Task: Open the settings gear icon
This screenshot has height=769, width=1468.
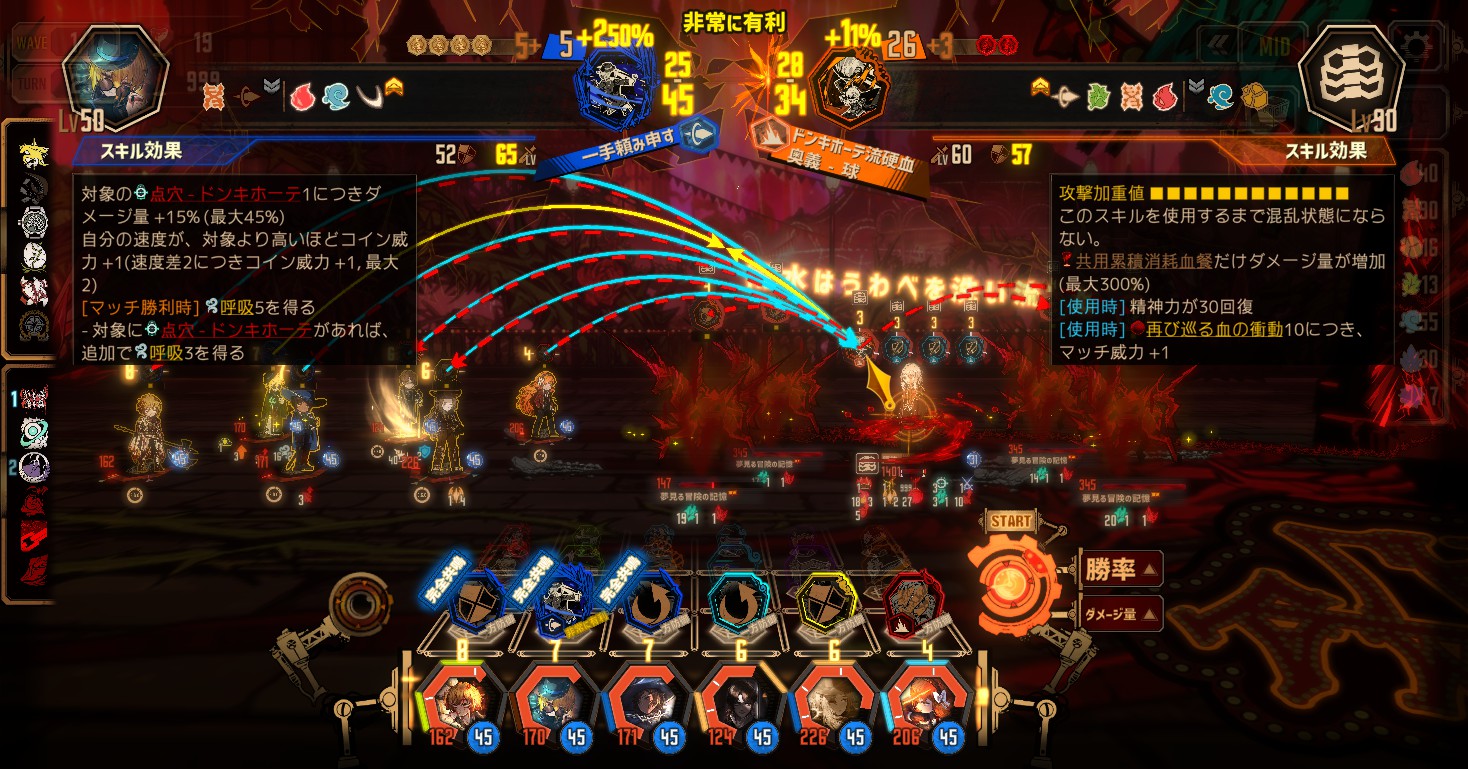Action: pyautogui.click(x=1414, y=46)
